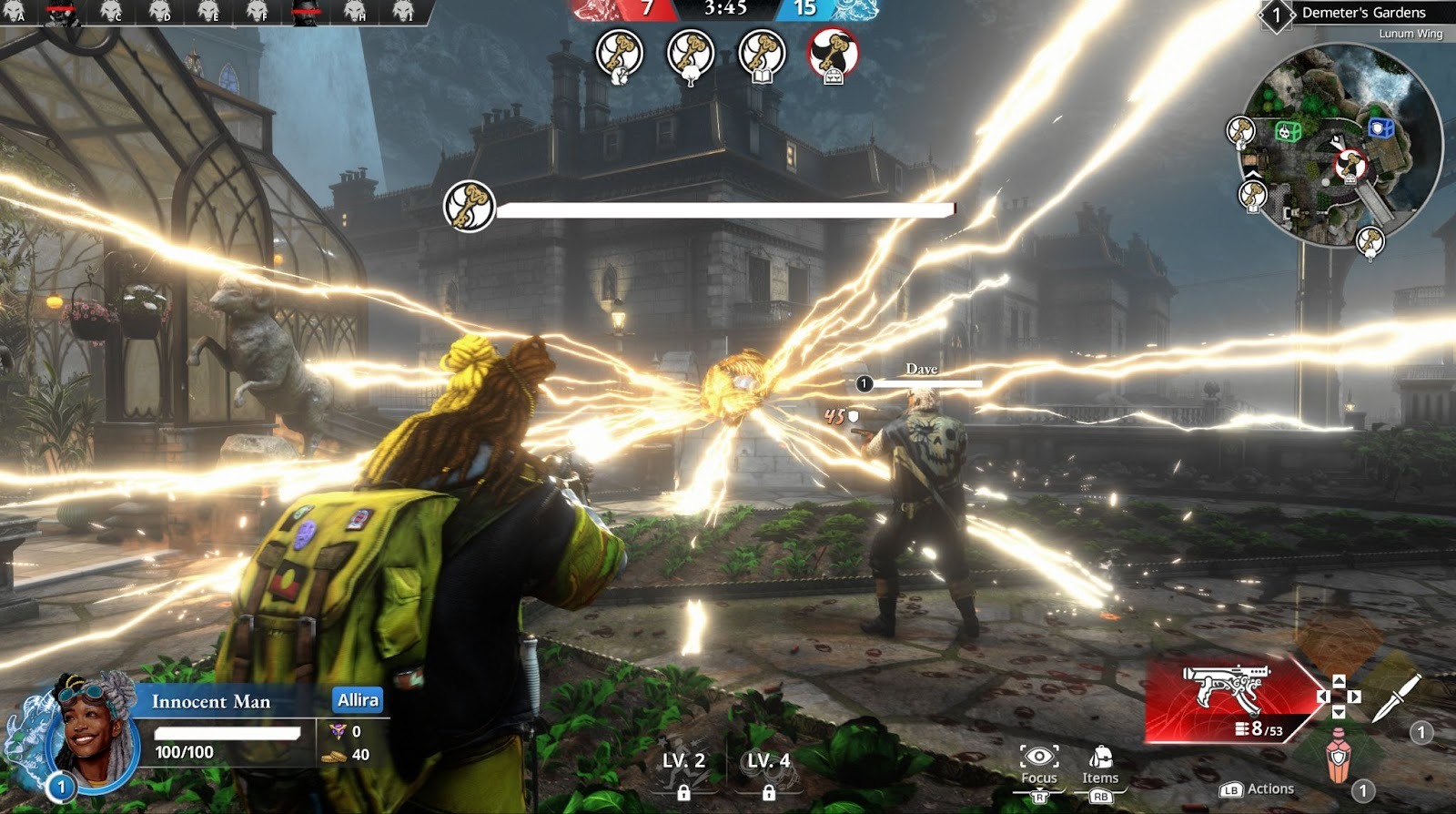Click the red-ringed key marker on minimap
Viewport: 1456px width, 814px height.
click(x=1351, y=166)
